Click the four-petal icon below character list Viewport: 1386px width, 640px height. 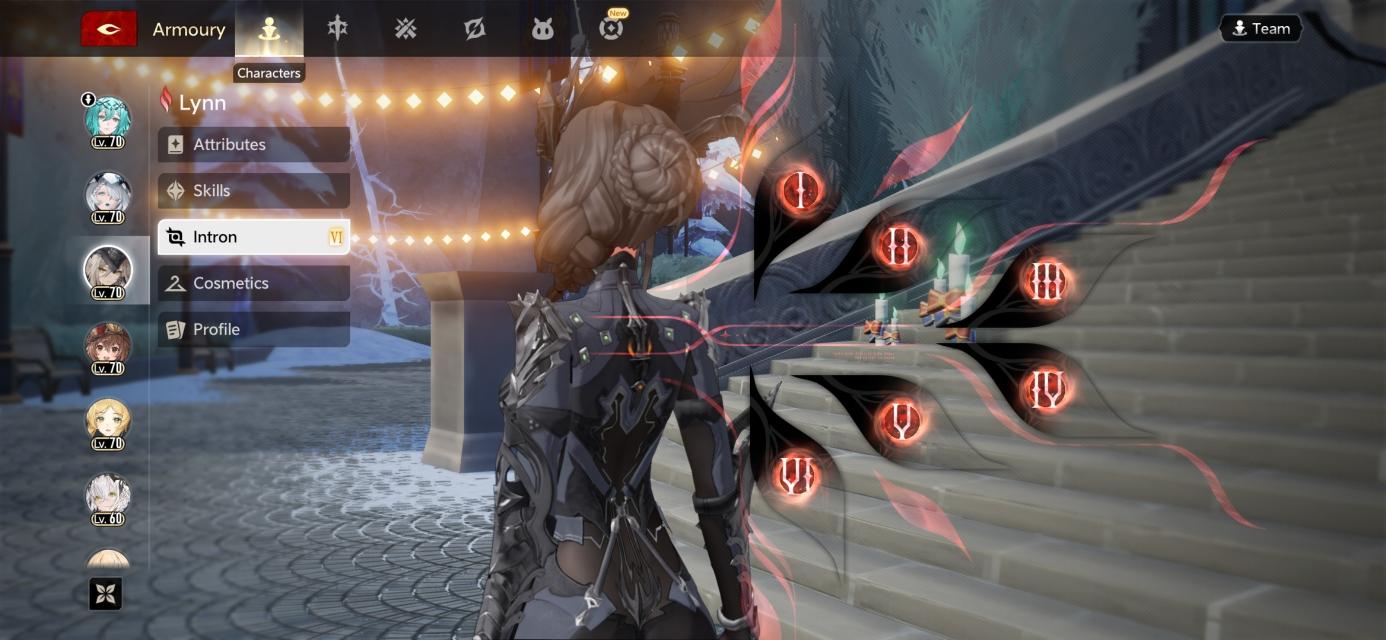(x=106, y=594)
